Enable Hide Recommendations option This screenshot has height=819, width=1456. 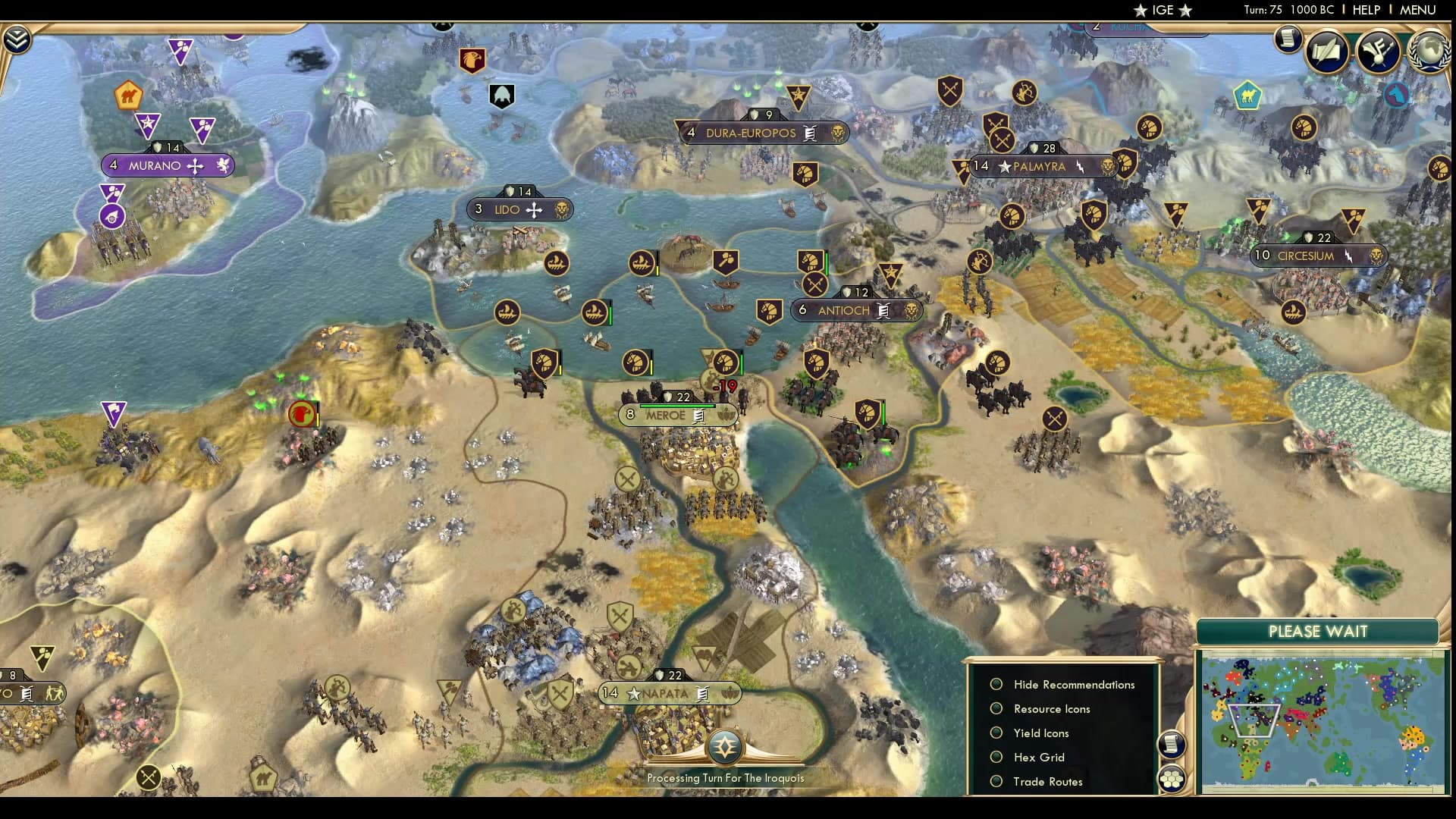[1074, 684]
